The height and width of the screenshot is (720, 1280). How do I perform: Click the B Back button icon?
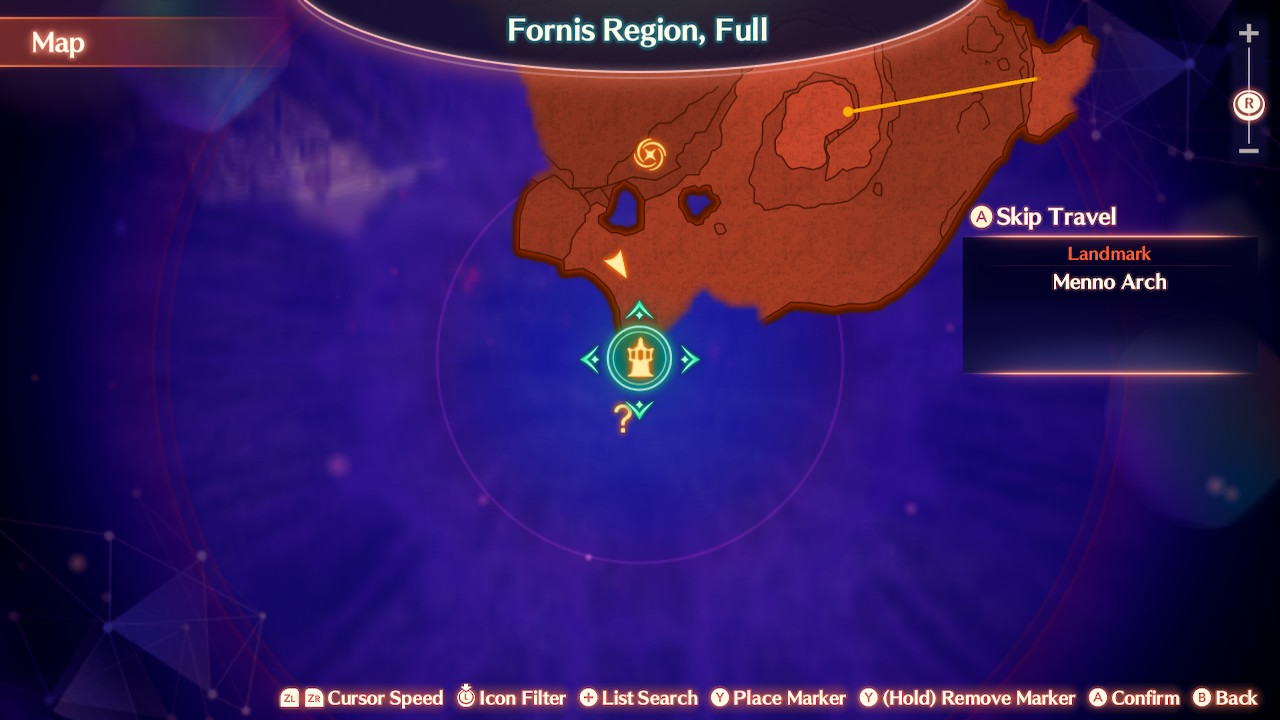[1204, 698]
